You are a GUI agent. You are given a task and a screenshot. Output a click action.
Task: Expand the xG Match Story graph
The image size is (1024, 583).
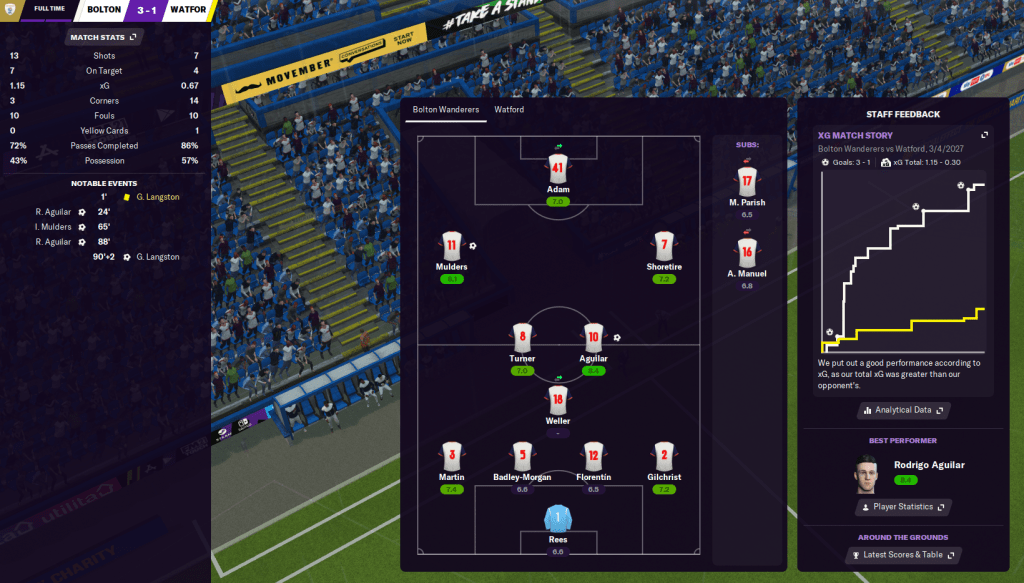point(984,135)
